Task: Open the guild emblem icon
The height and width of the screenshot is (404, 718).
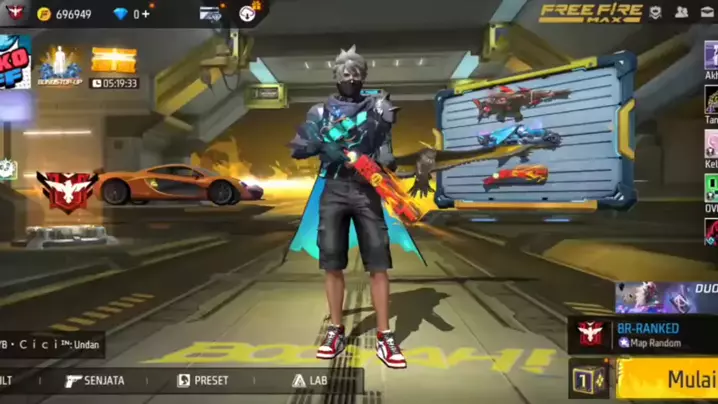Action: click(x=655, y=13)
